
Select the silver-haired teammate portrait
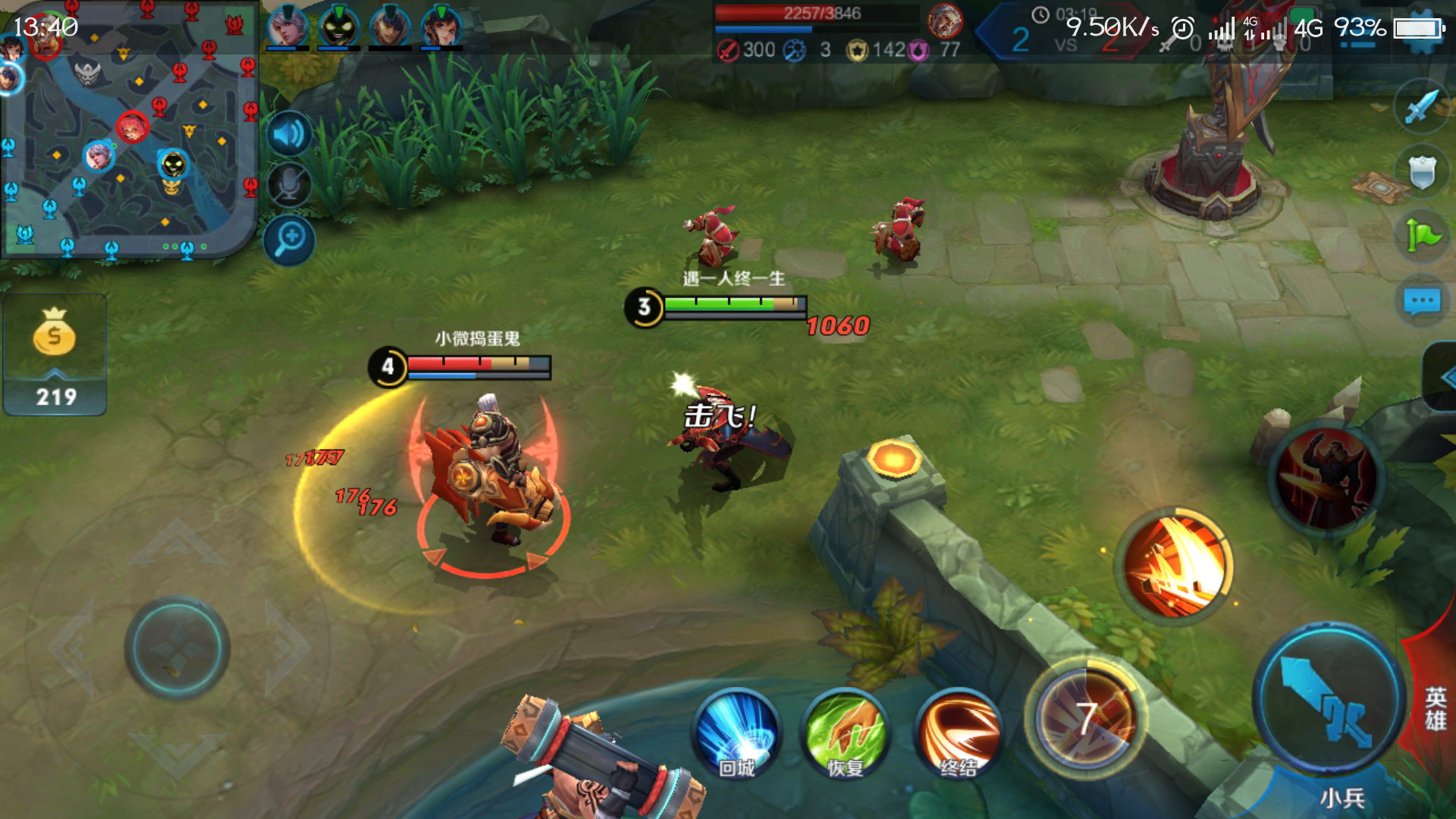(287, 27)
